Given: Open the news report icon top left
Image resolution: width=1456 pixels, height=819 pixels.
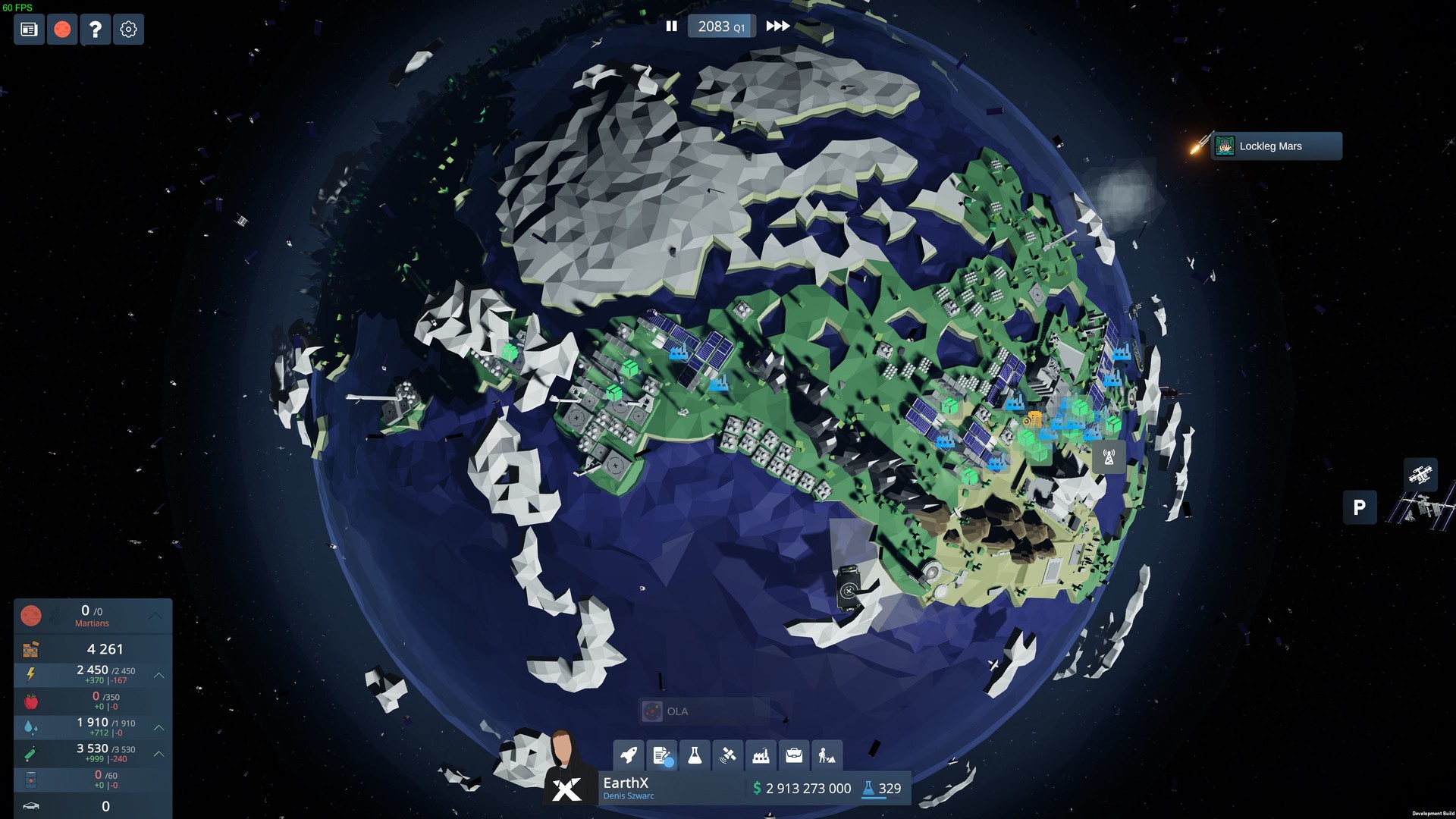Looking at the screenshot, I should pos(28,30).
